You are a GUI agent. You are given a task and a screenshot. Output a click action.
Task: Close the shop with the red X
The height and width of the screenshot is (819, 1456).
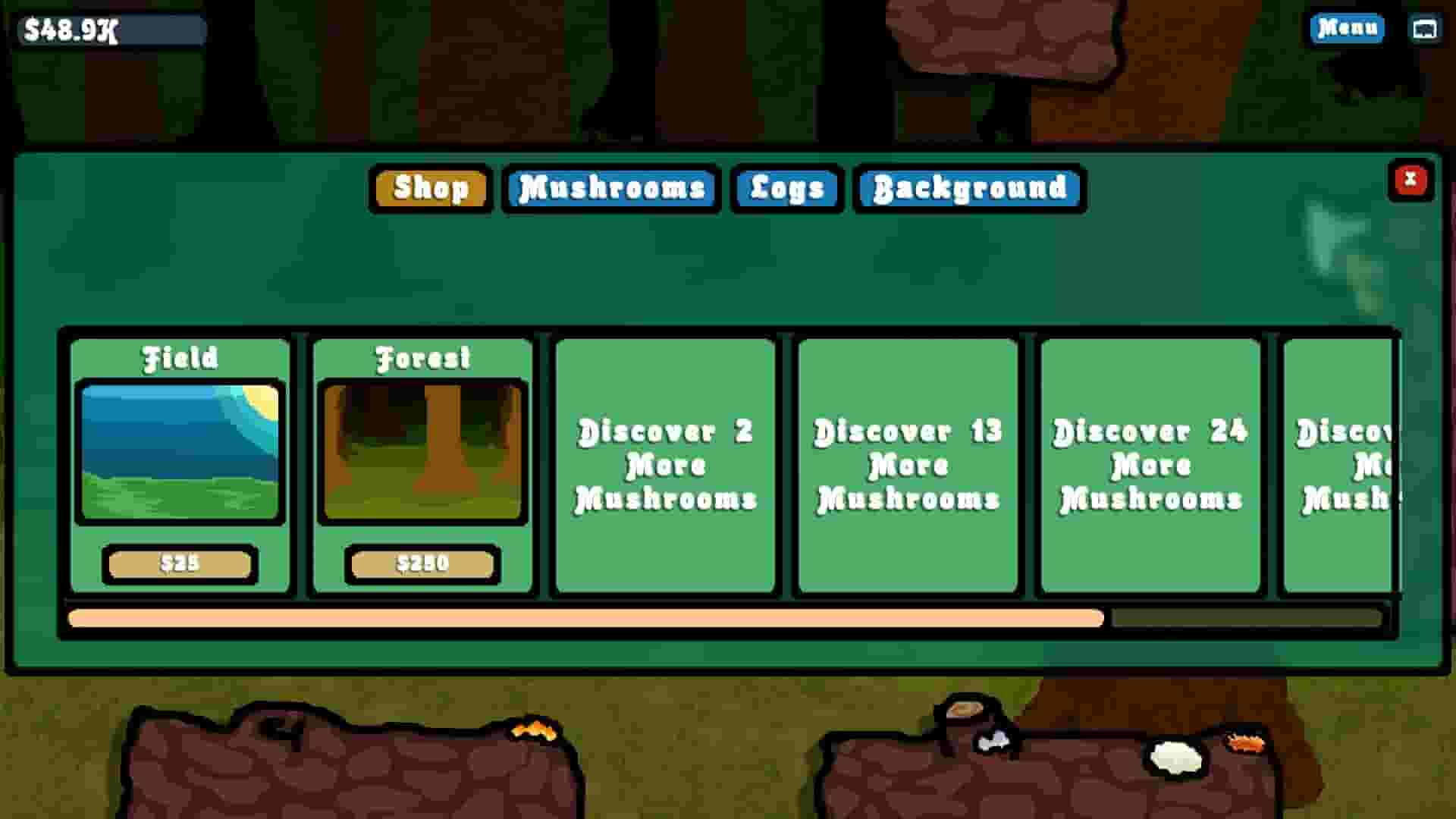pyautogui.click(x=1410, y=180)
